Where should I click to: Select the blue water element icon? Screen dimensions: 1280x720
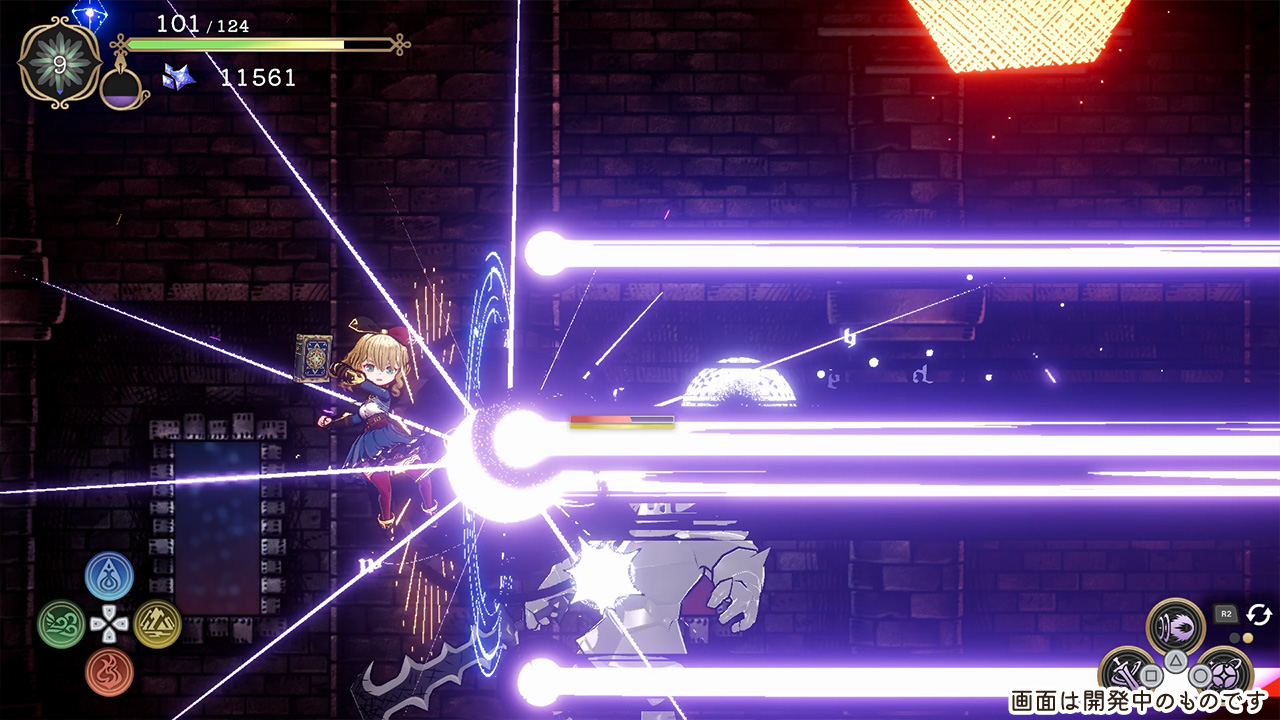tap(109, 576)
